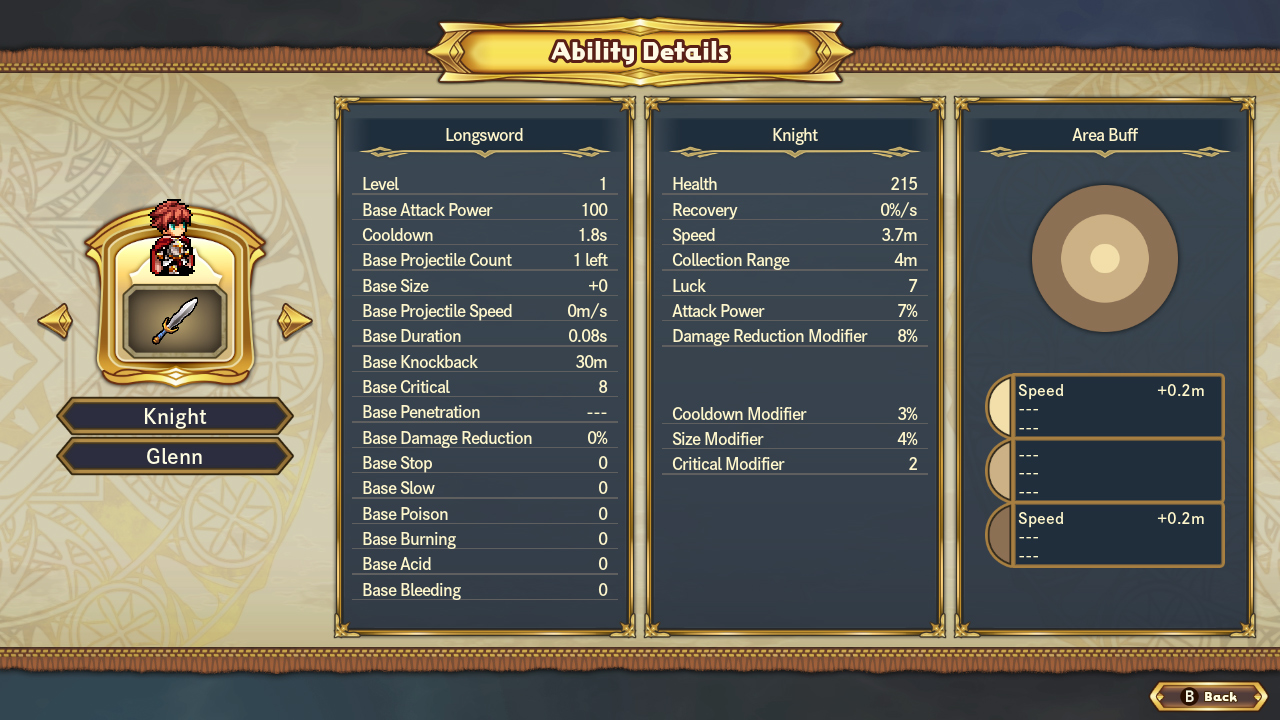Click the empty middle buff slot
The width and height of the screenshot is (1280, 720).
1118,470
